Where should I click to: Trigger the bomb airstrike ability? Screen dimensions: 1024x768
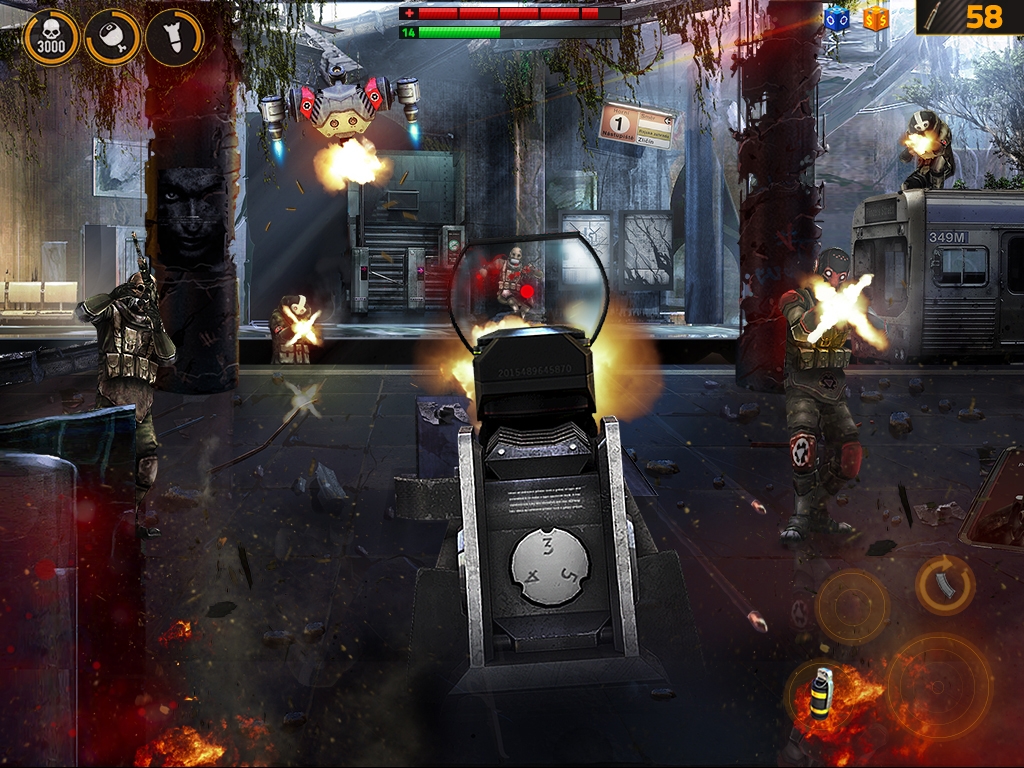pos(175,38)
